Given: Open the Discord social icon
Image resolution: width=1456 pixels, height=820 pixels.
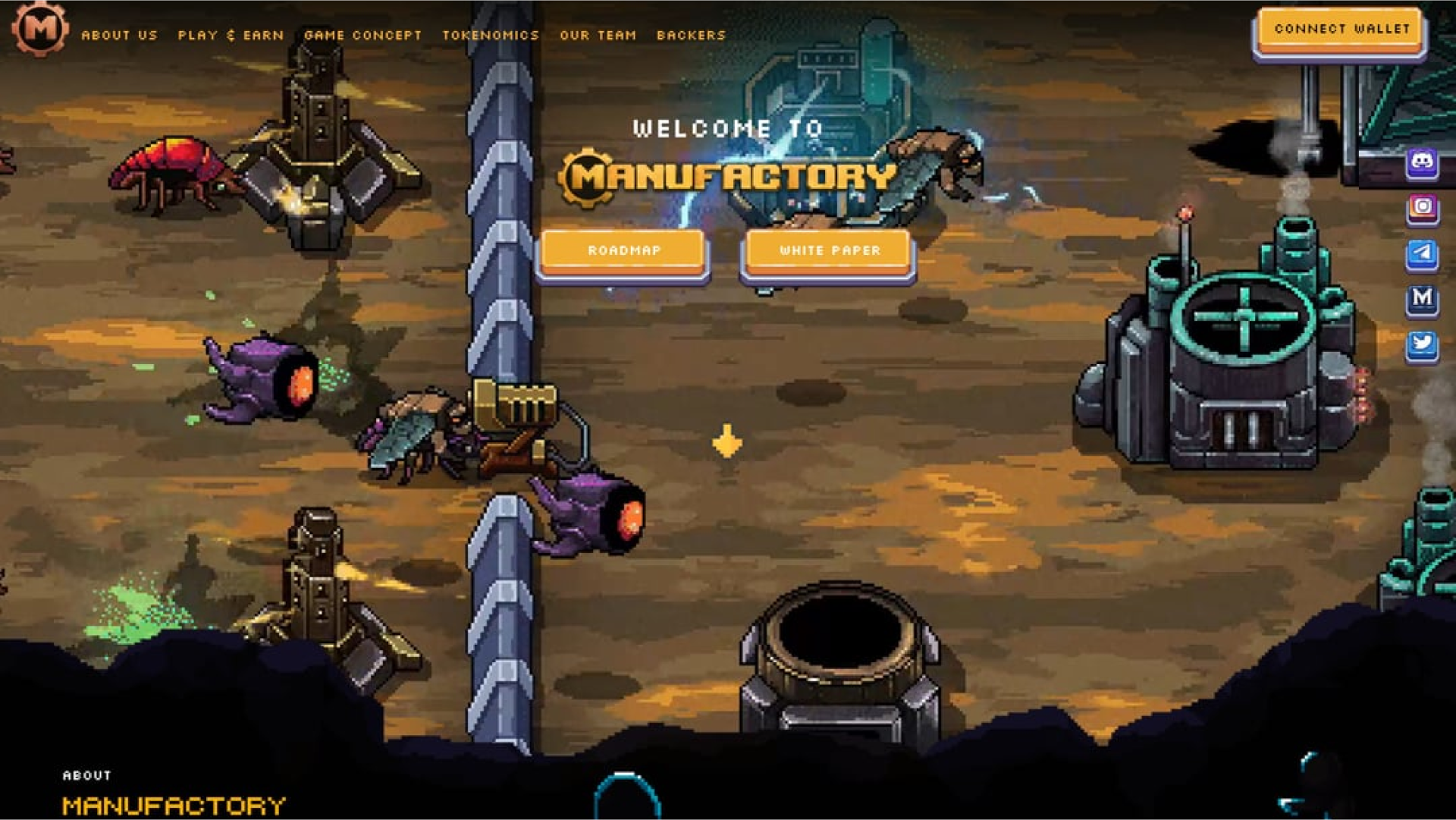Looking at the screenshot, I should point(1422,162).
